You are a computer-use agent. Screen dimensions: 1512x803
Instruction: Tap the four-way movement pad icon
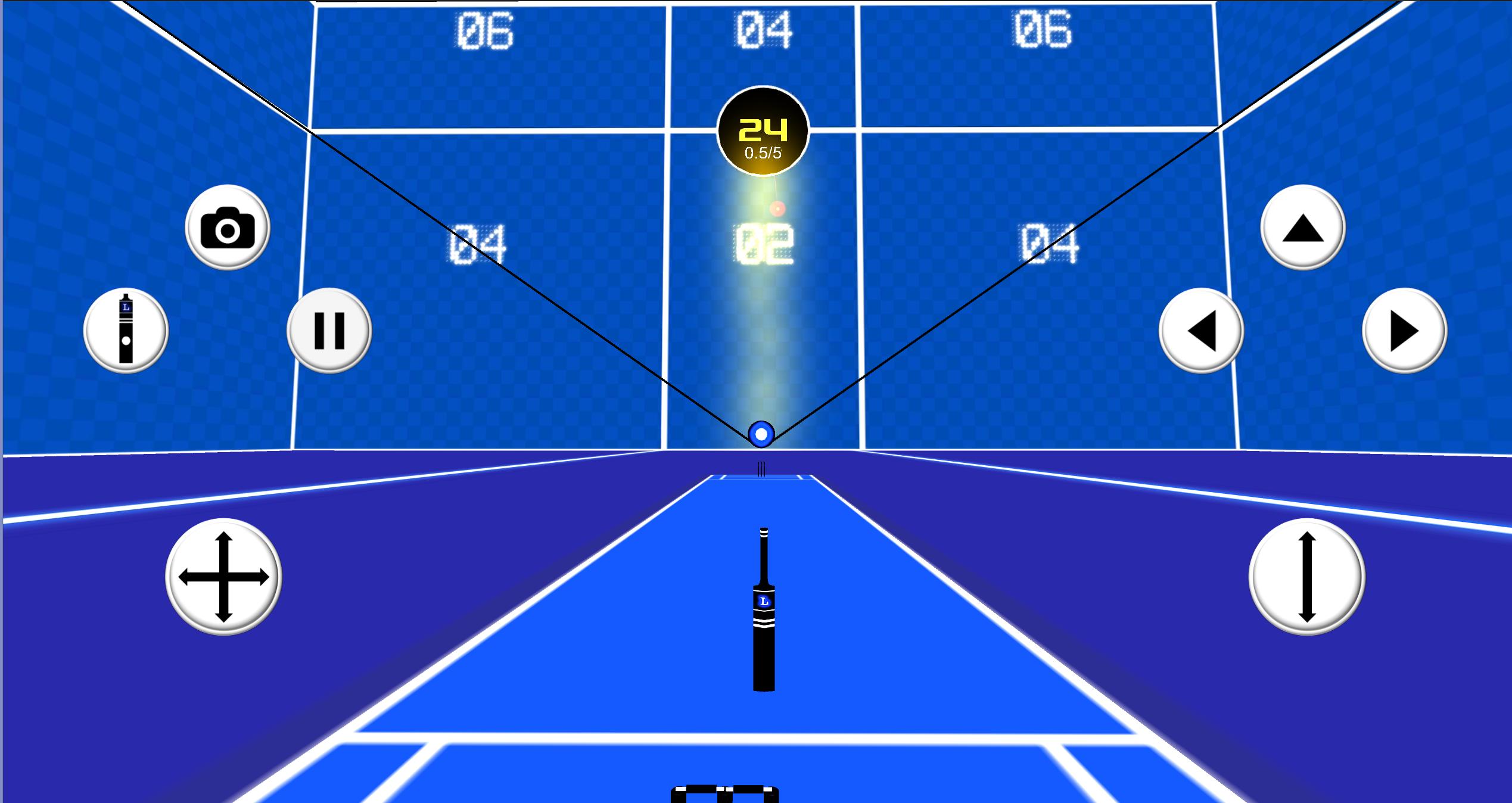coord(223,577)
